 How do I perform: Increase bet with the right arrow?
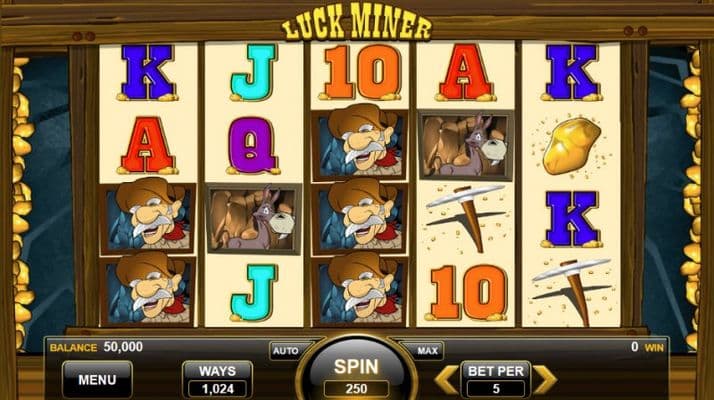click(x=543, y=379)
